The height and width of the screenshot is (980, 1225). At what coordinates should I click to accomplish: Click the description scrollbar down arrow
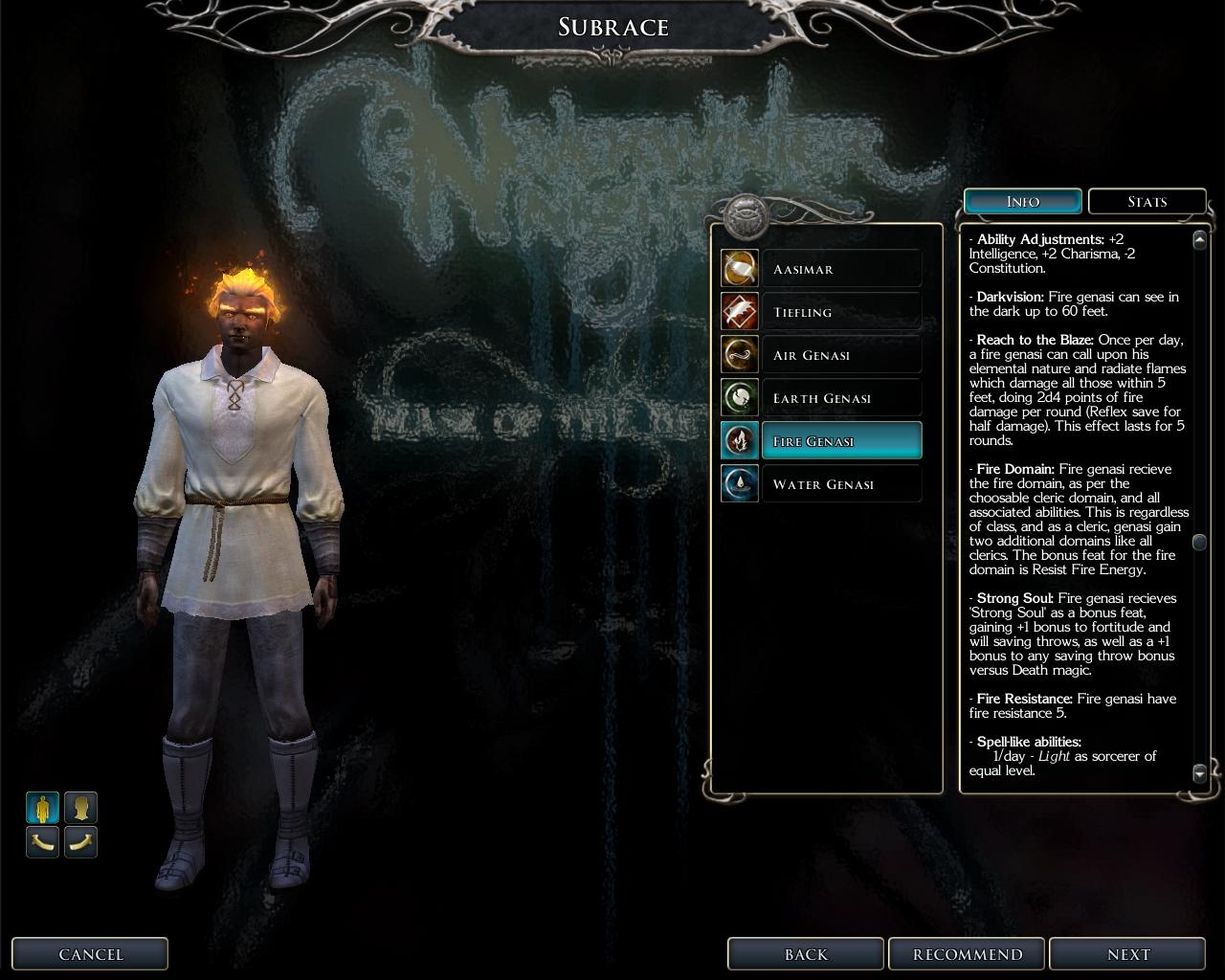[1199, 771]
